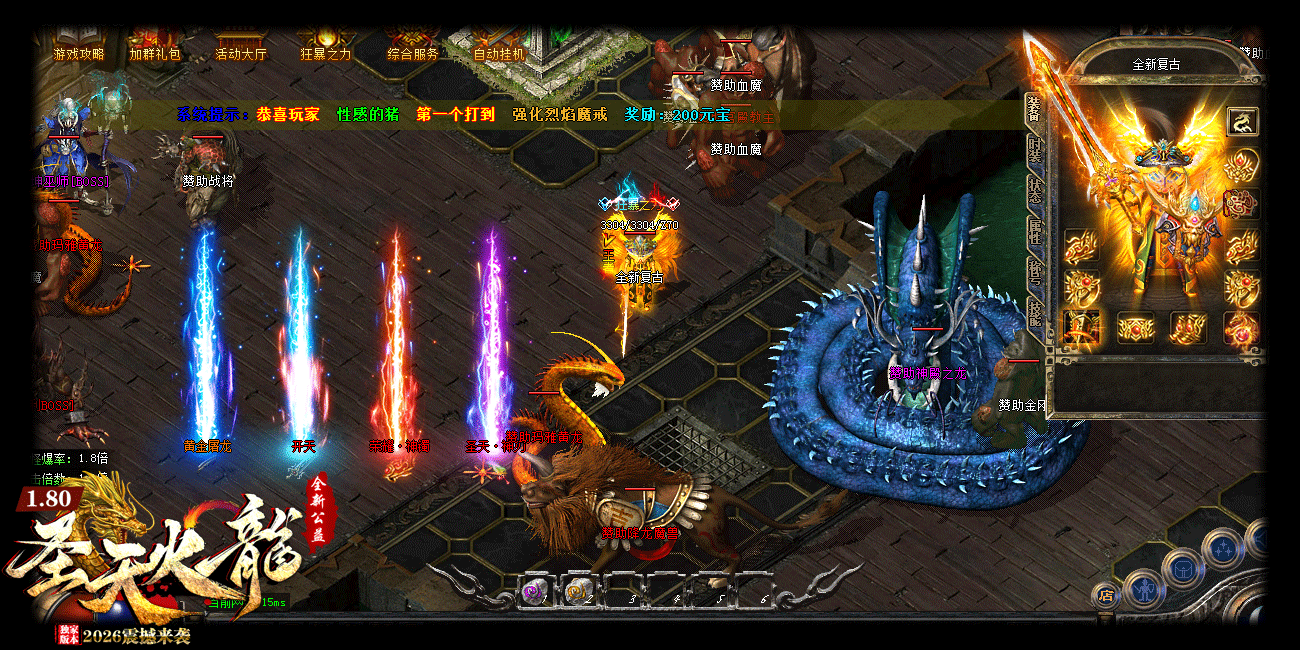Use the purple swirl stone in hotbar slot 1

click(x=535, y=592)
